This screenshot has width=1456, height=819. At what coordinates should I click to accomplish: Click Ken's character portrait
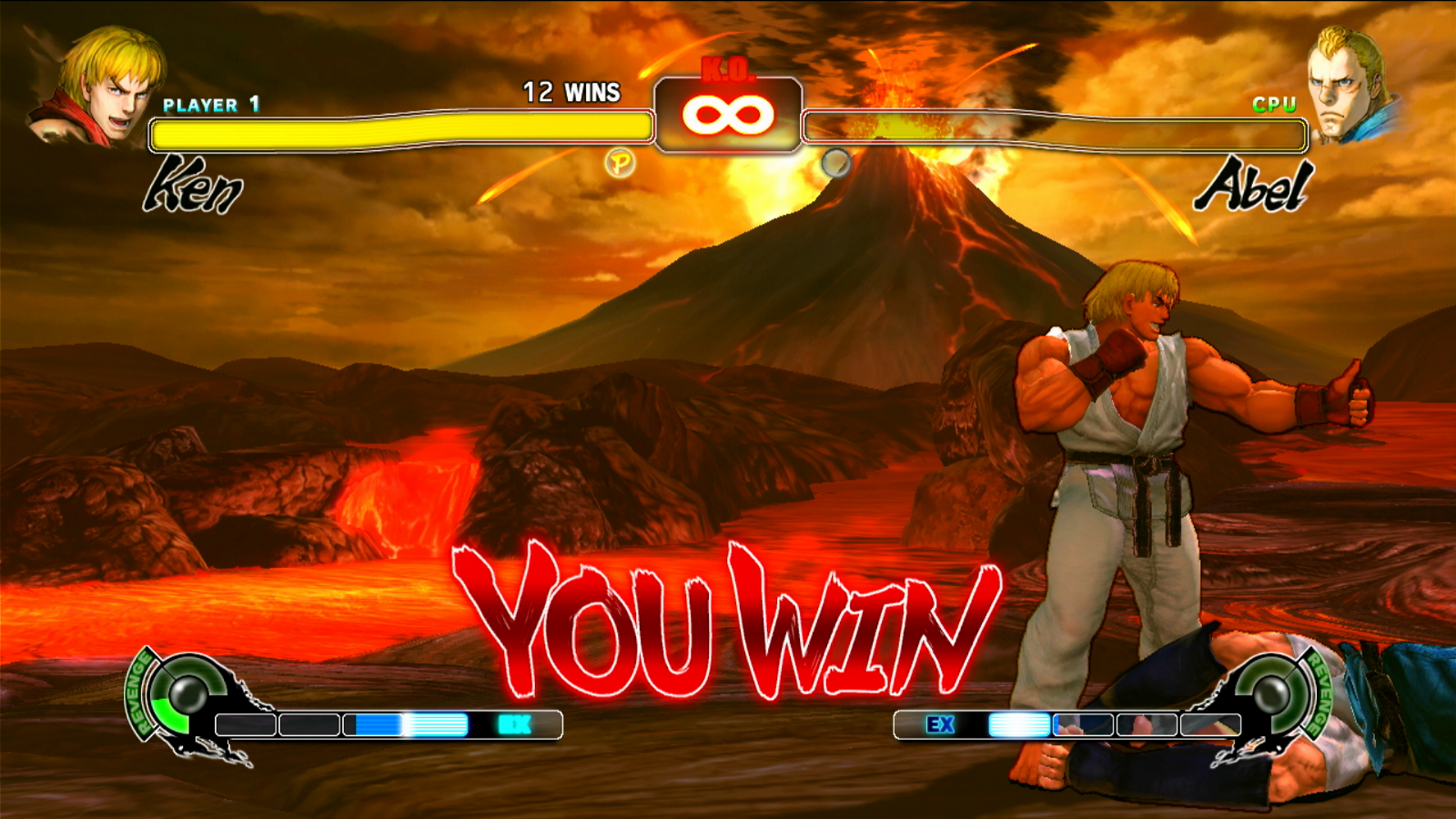[100, 86]
